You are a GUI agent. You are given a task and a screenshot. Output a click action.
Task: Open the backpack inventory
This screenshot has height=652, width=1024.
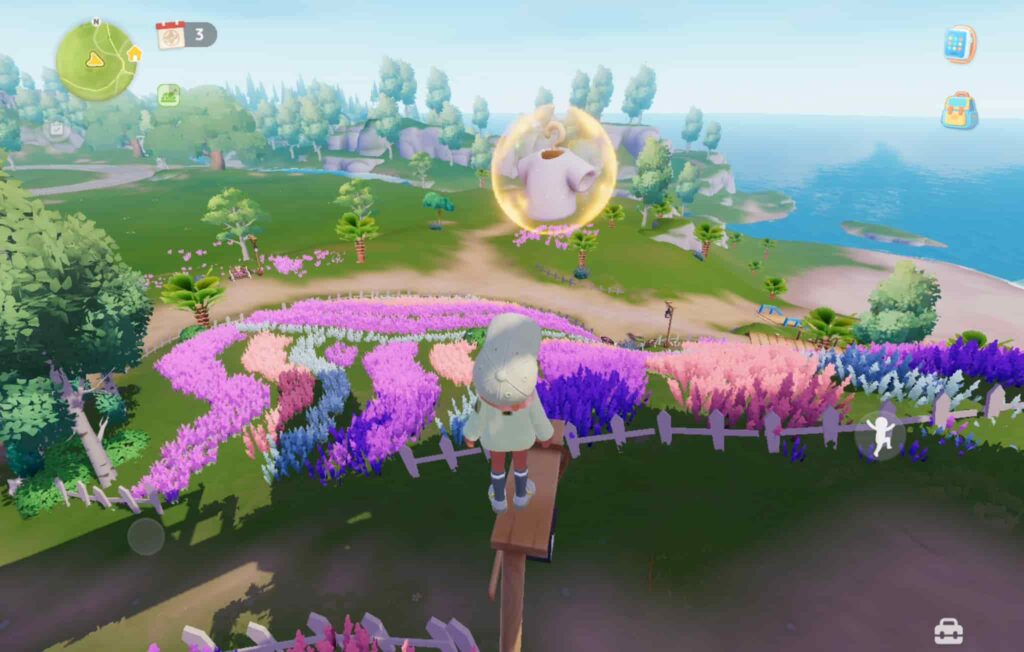(x=959, y=111)
